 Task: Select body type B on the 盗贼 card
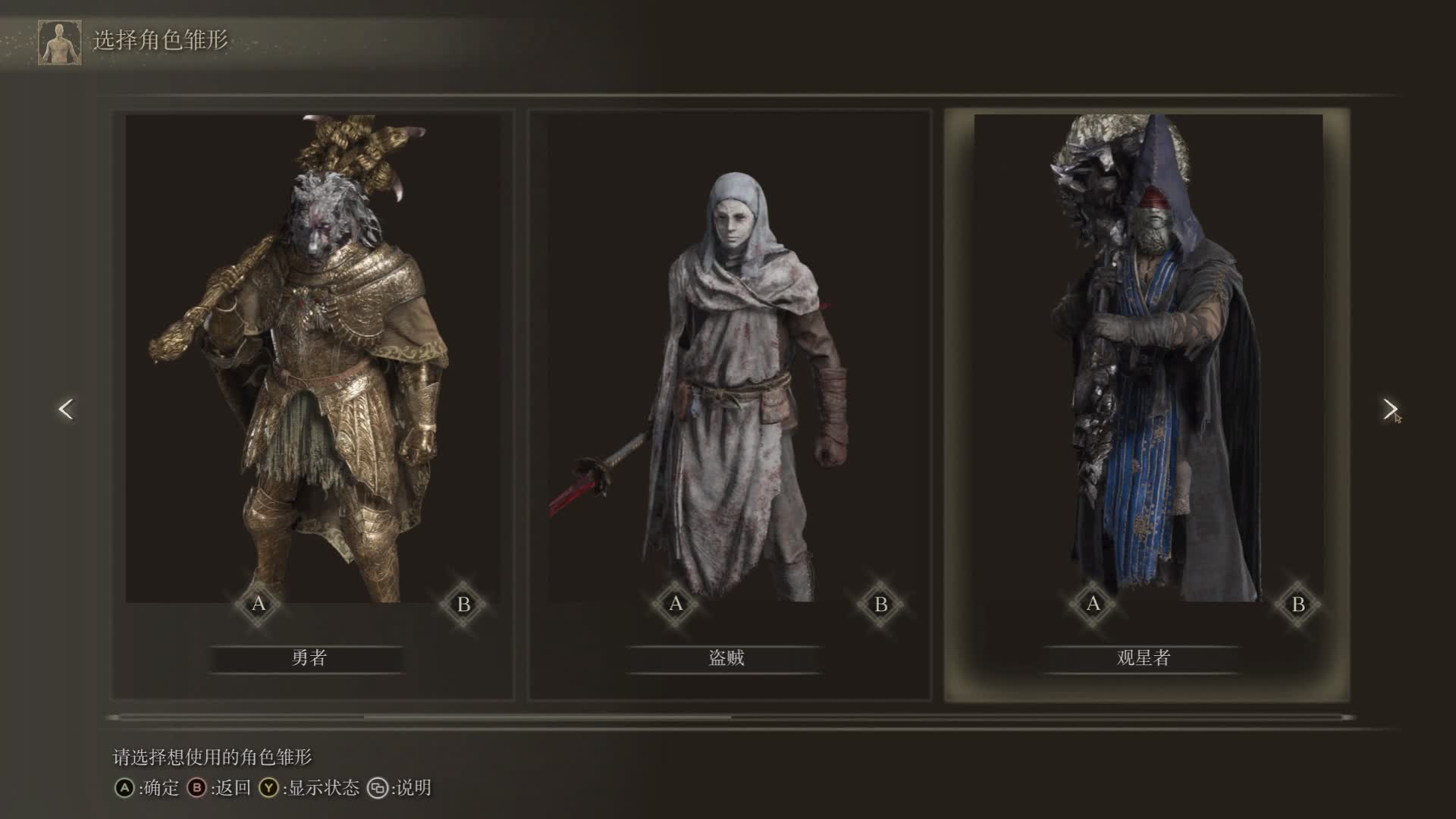click(x=880, y=604)
